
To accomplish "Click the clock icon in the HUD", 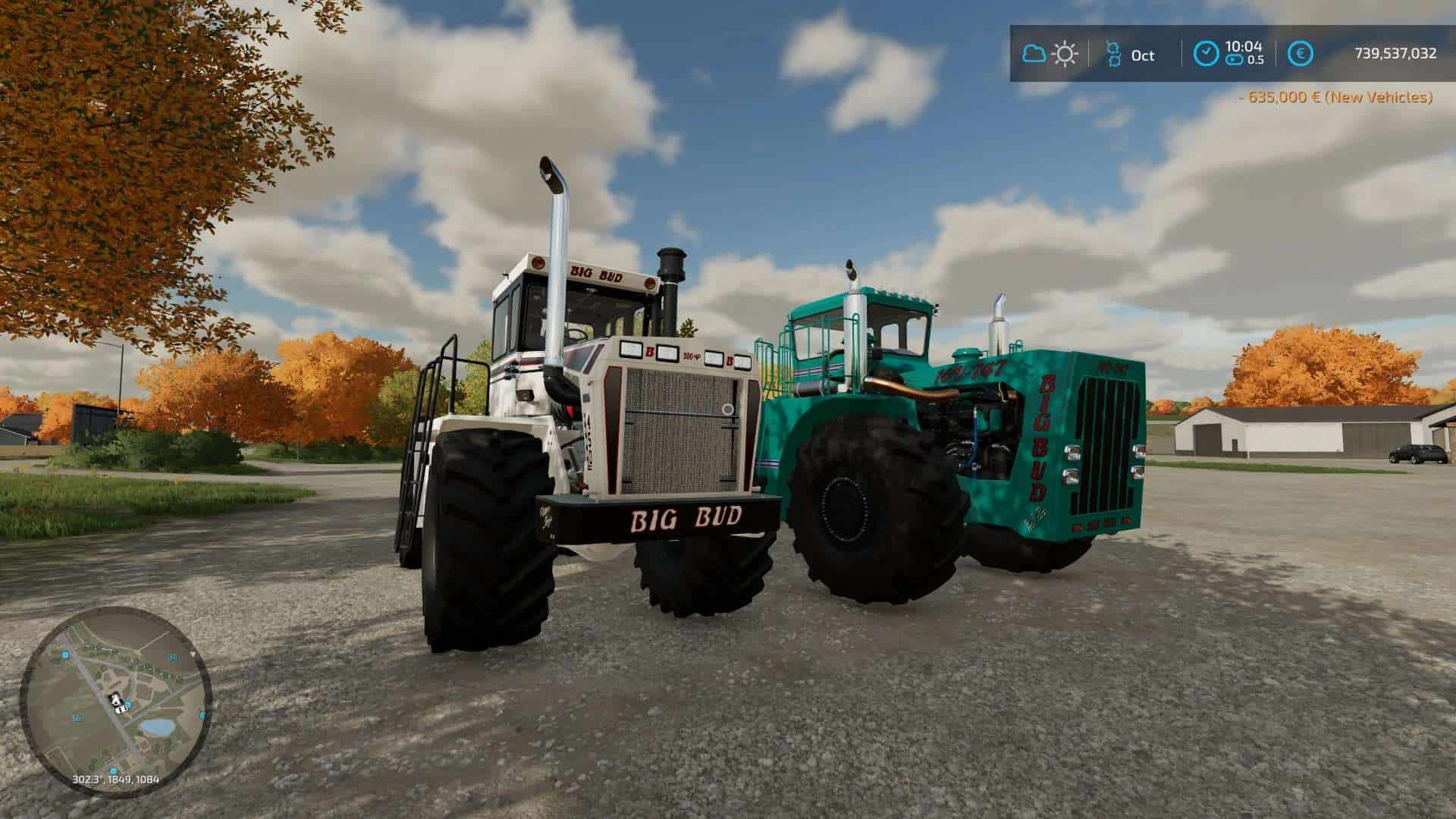I will click(1206, 54).
